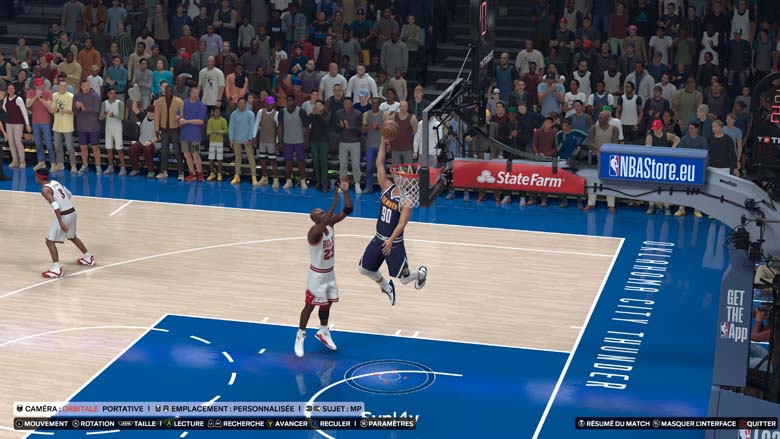Open the Paramètres option
This screenshot has width=780, height=439.
[x=391, y=423]
